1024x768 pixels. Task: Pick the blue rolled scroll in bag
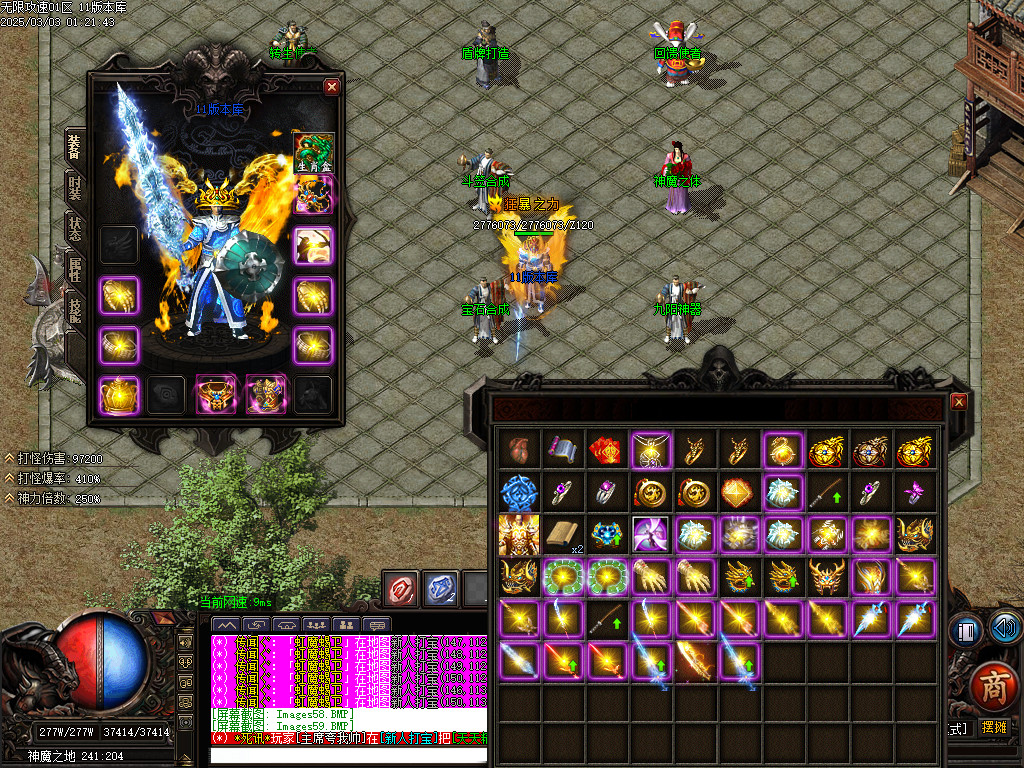pyautogui.click(x=562, y=449)
